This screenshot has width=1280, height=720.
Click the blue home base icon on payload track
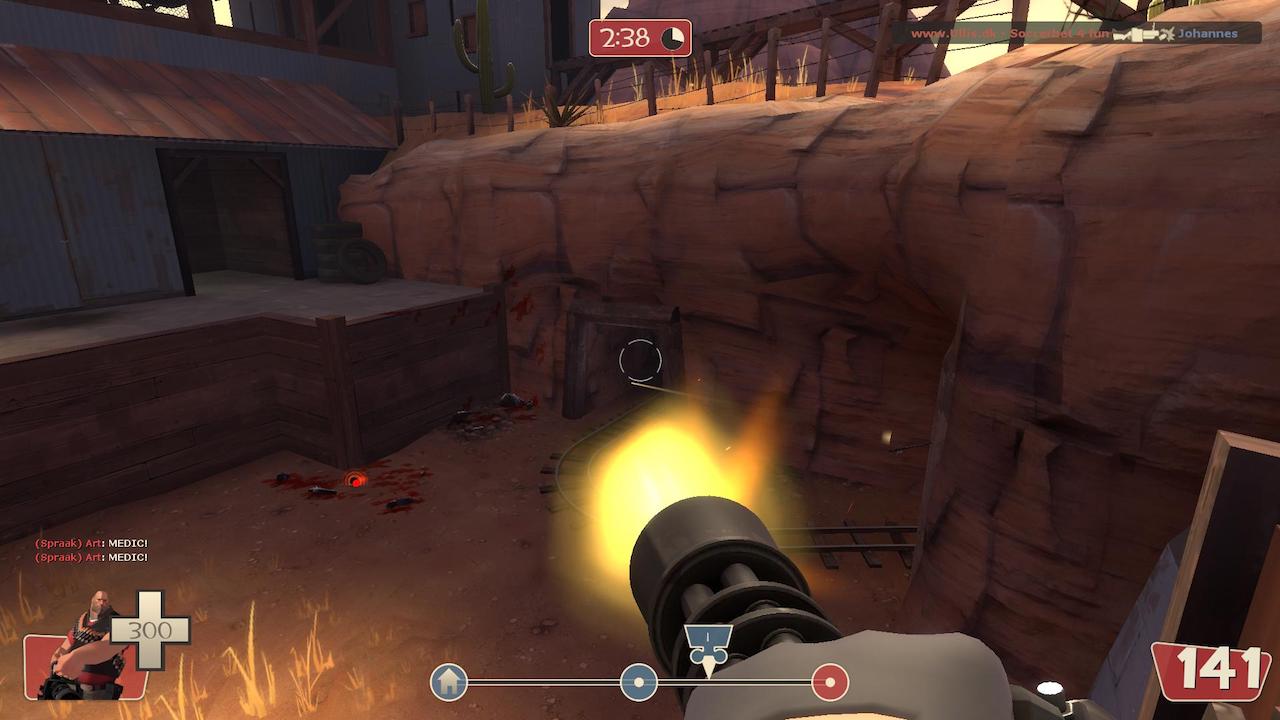point(449,683)
